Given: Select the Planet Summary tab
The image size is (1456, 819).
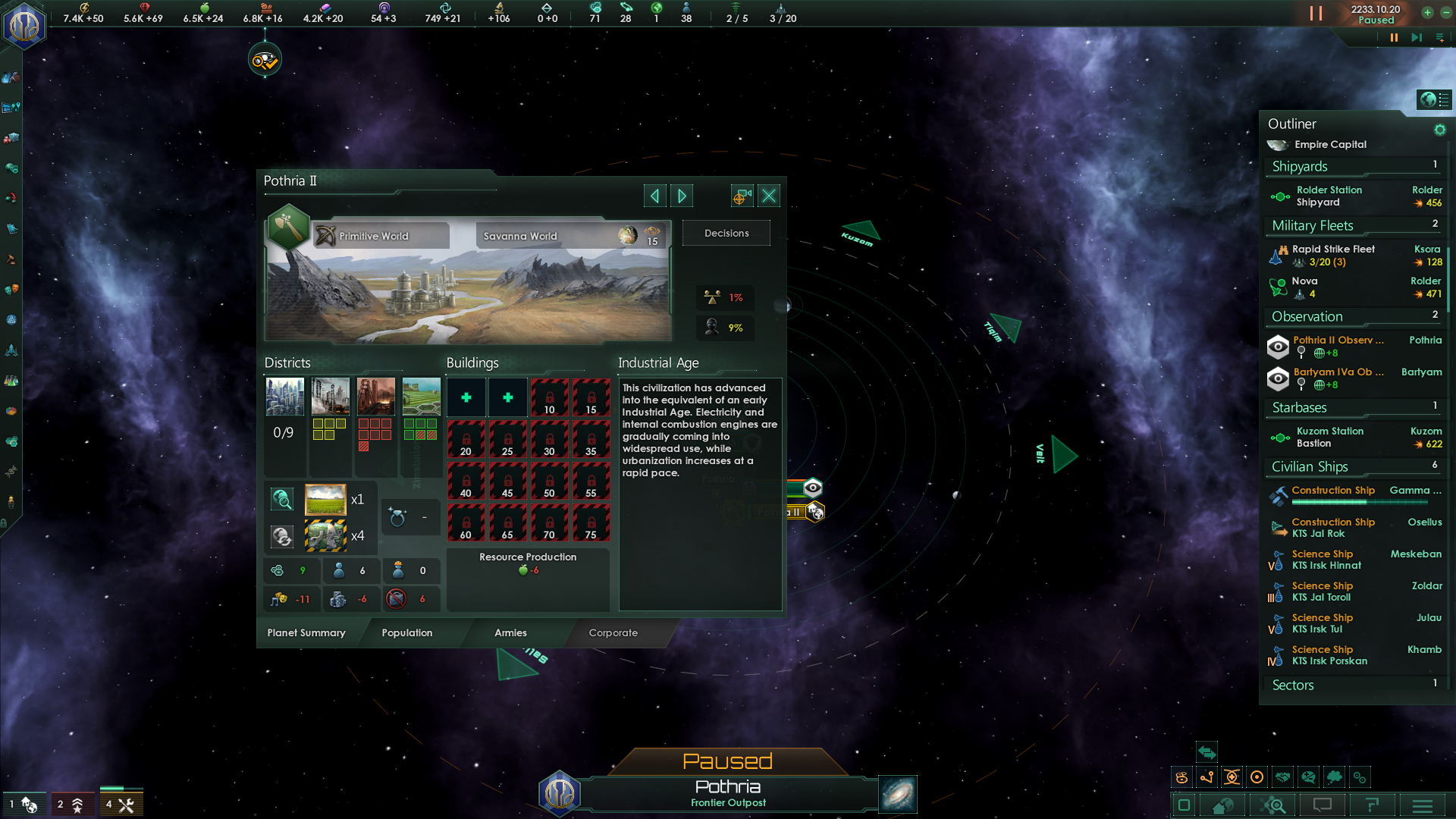Looking at the screenshot, I should (306, 633).
